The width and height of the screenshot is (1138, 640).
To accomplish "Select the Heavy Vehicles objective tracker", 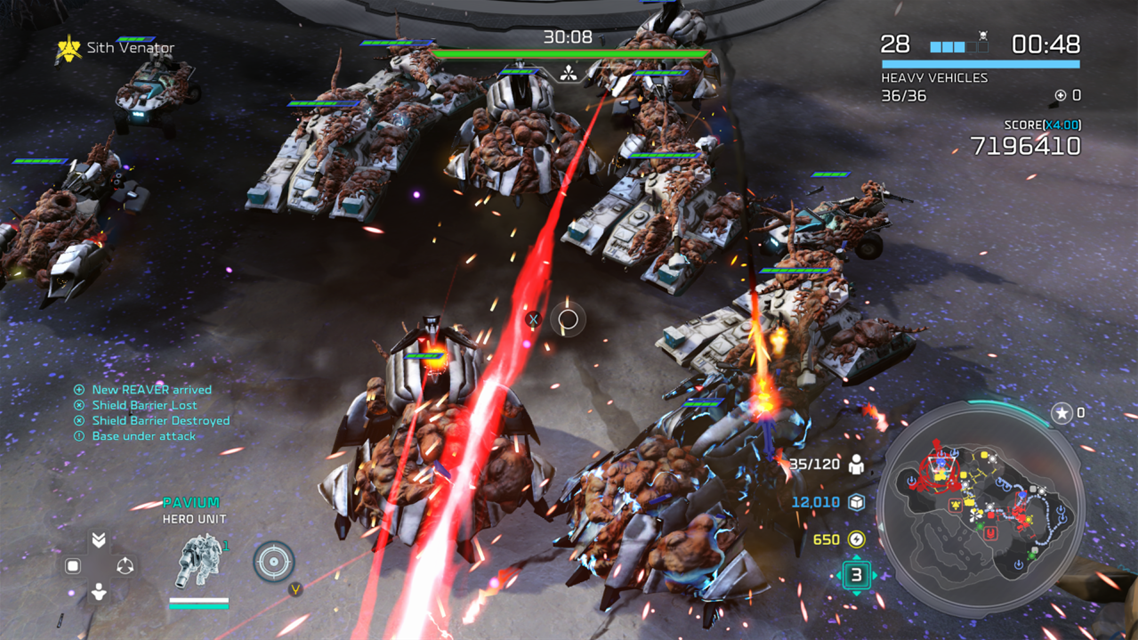I will tap(934, 78).
